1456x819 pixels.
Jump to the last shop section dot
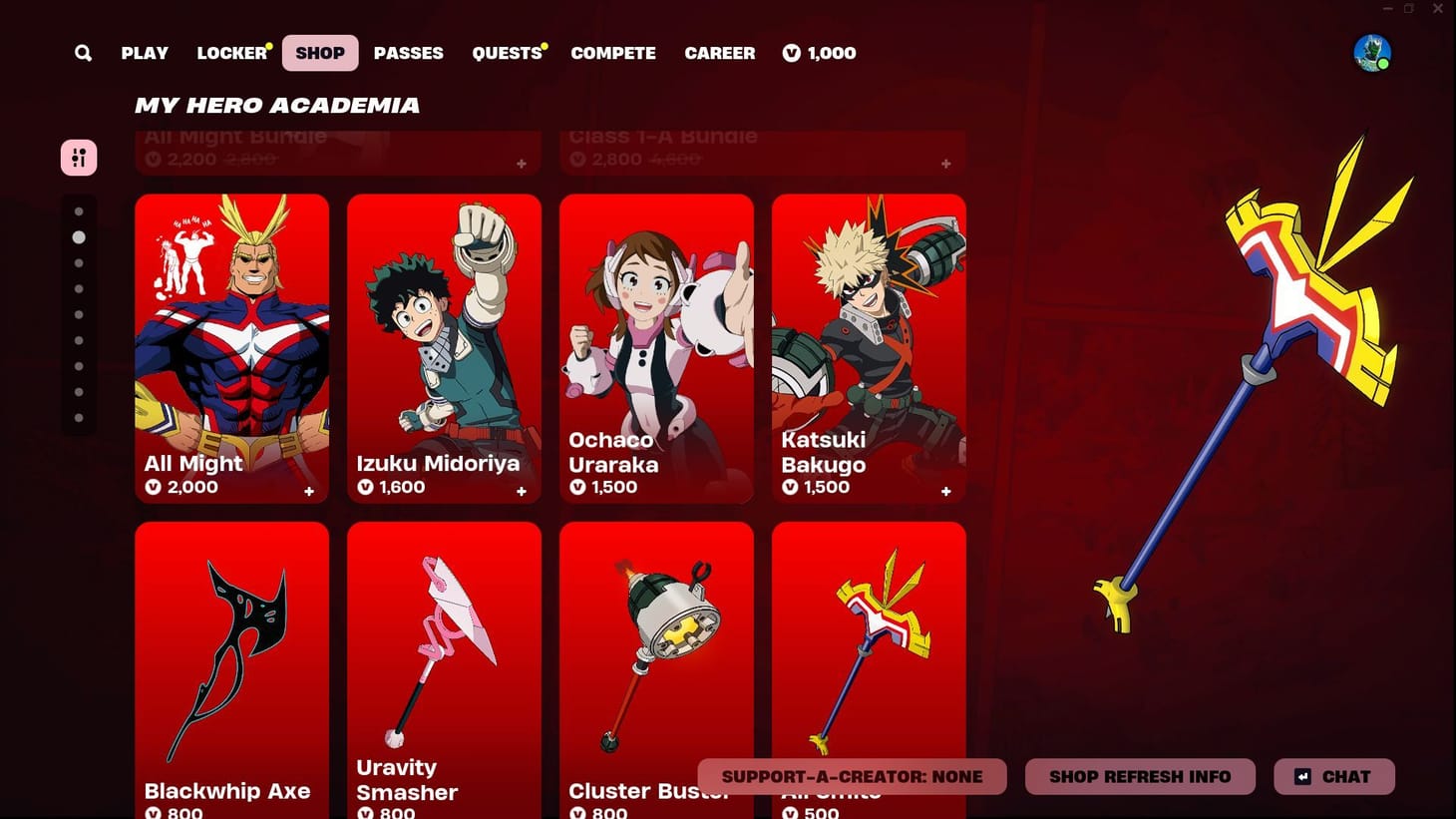pos(80,416)
